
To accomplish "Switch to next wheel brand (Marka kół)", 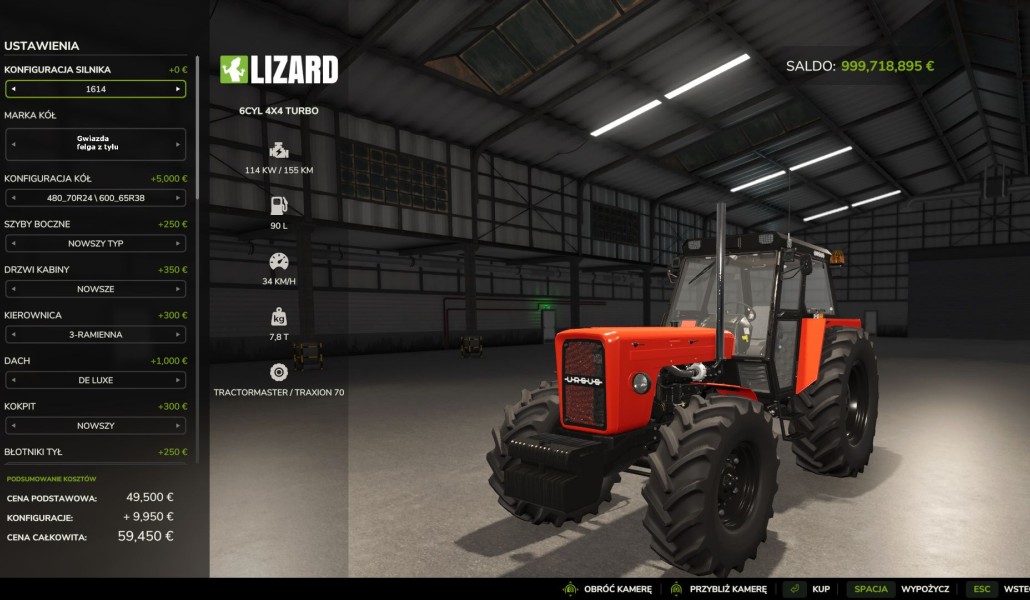I will click(178, 144).
